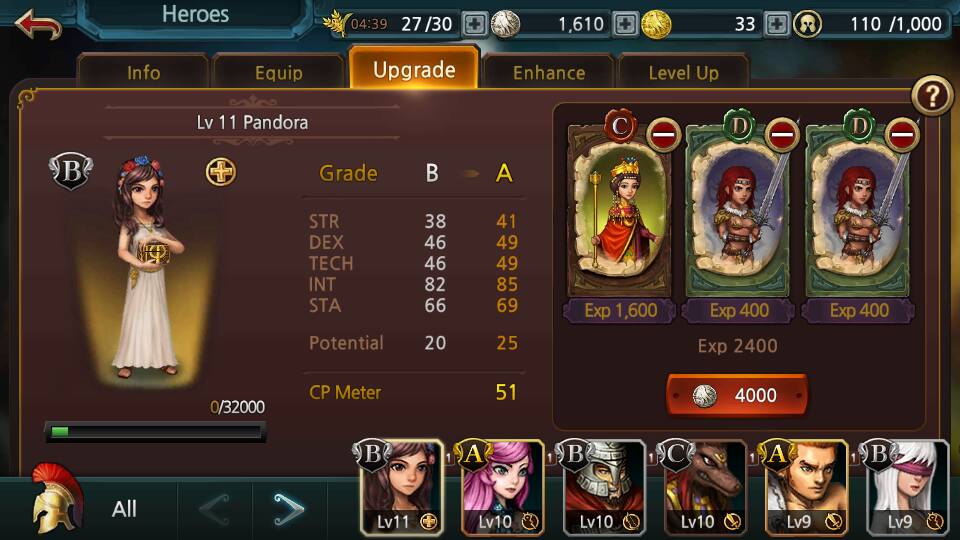Show previous heroes with left arrow
The width and height of the screenshot is (960, 540).
pos(214,509)
